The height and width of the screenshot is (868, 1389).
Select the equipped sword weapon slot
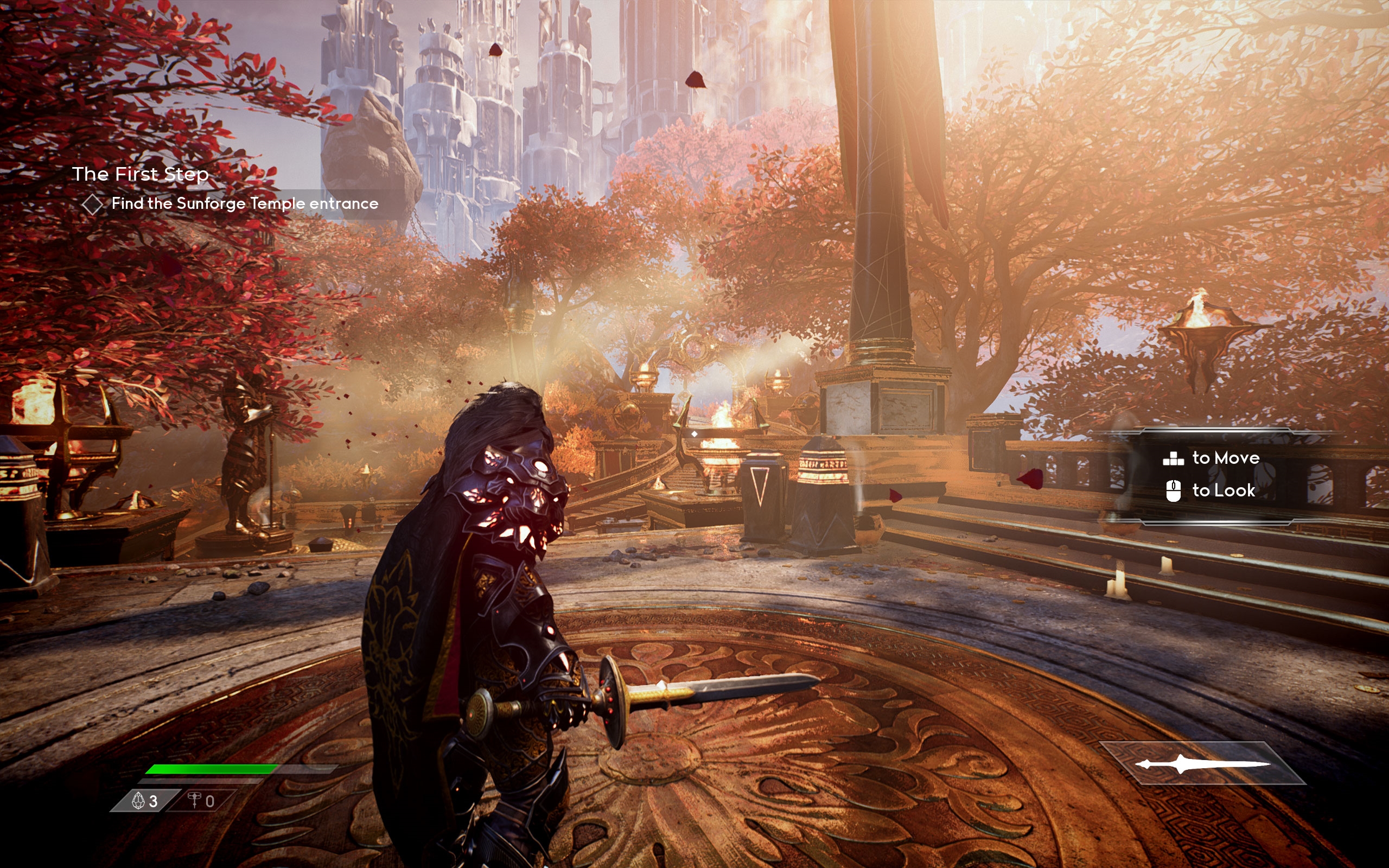[x=1203, y=763]
